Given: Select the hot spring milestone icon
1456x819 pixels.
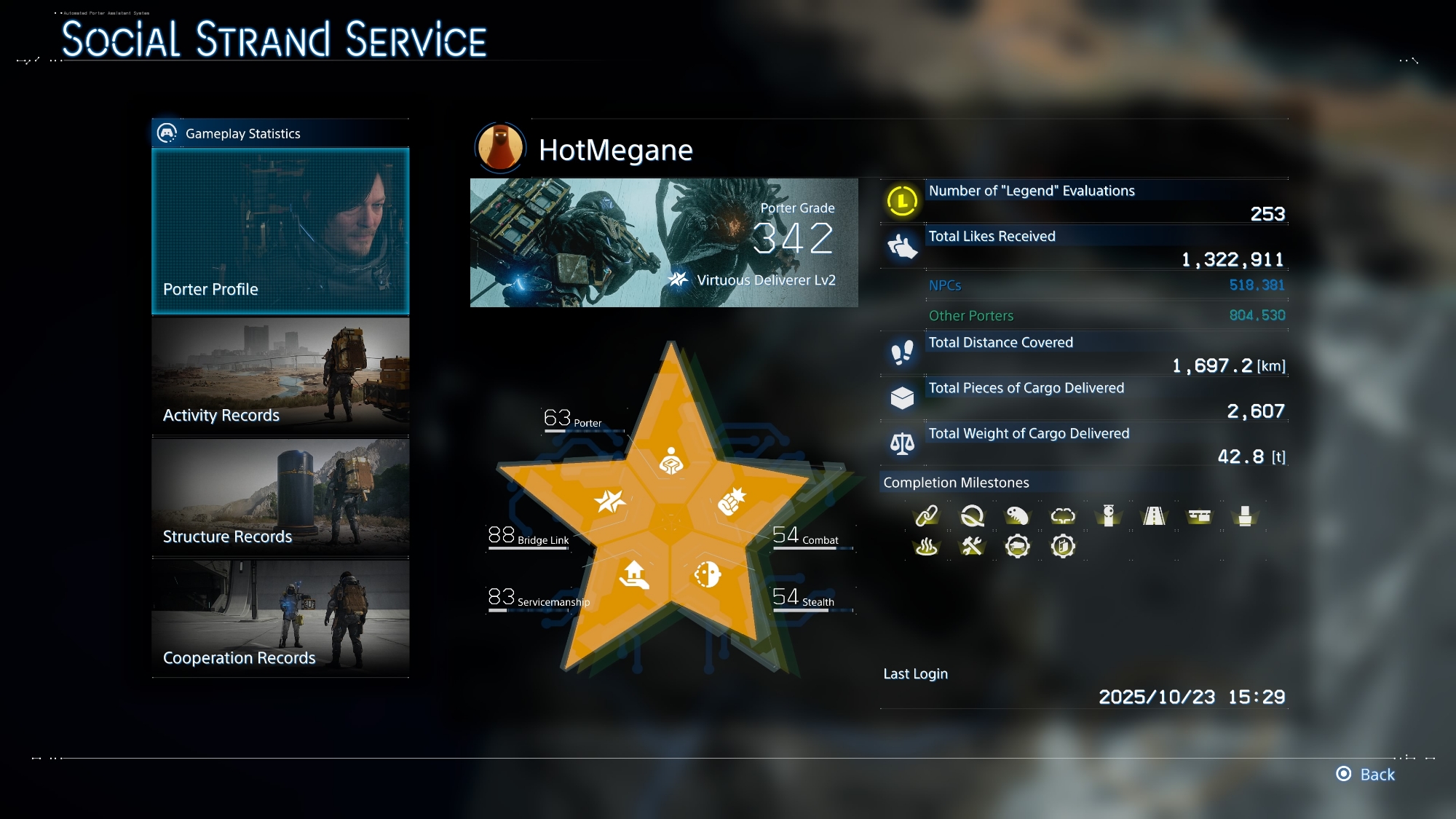Looking at the screenshot, I should (926, 546).
